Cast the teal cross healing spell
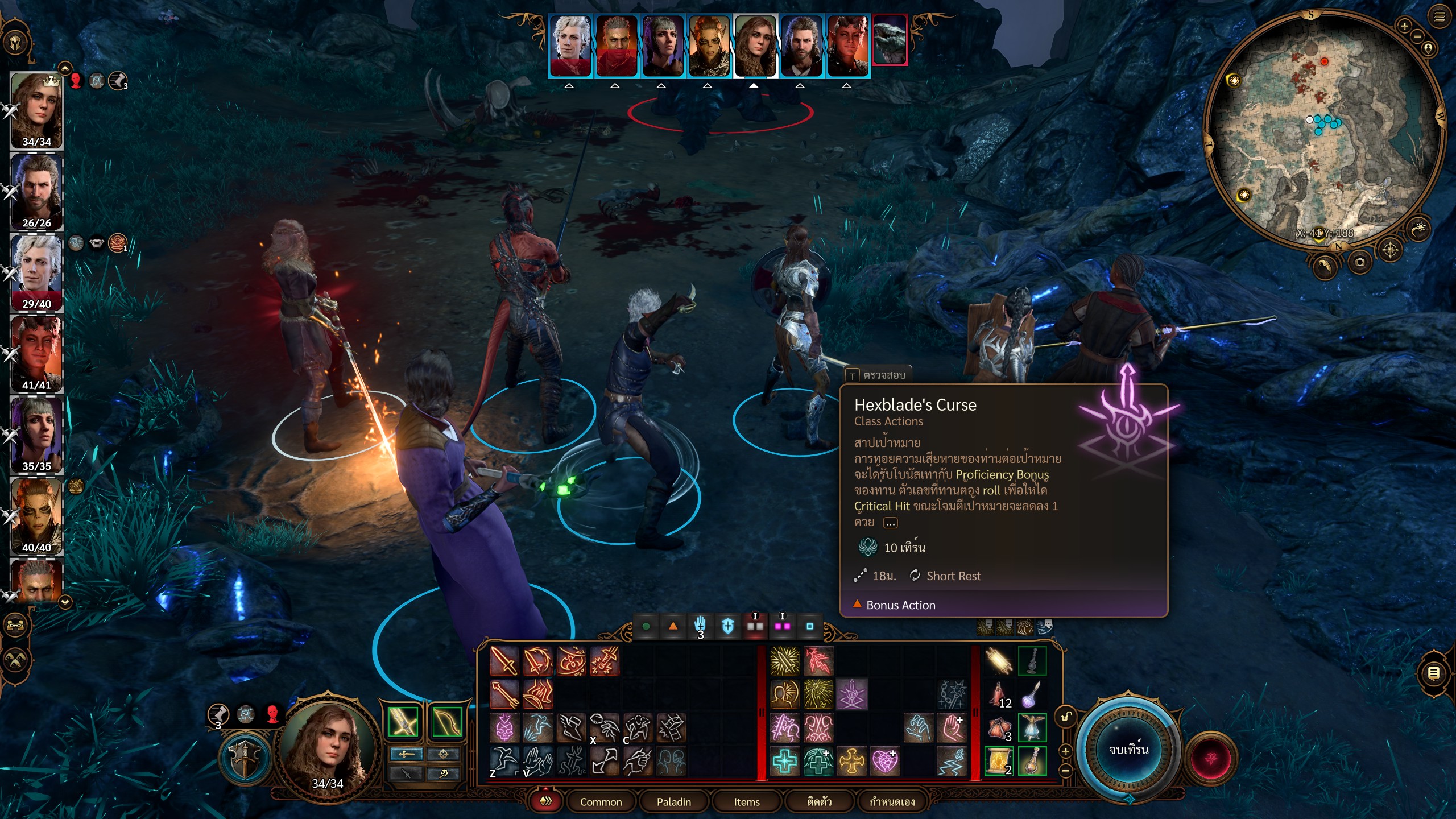This screenshot has height=819, width=1456. 784,761
